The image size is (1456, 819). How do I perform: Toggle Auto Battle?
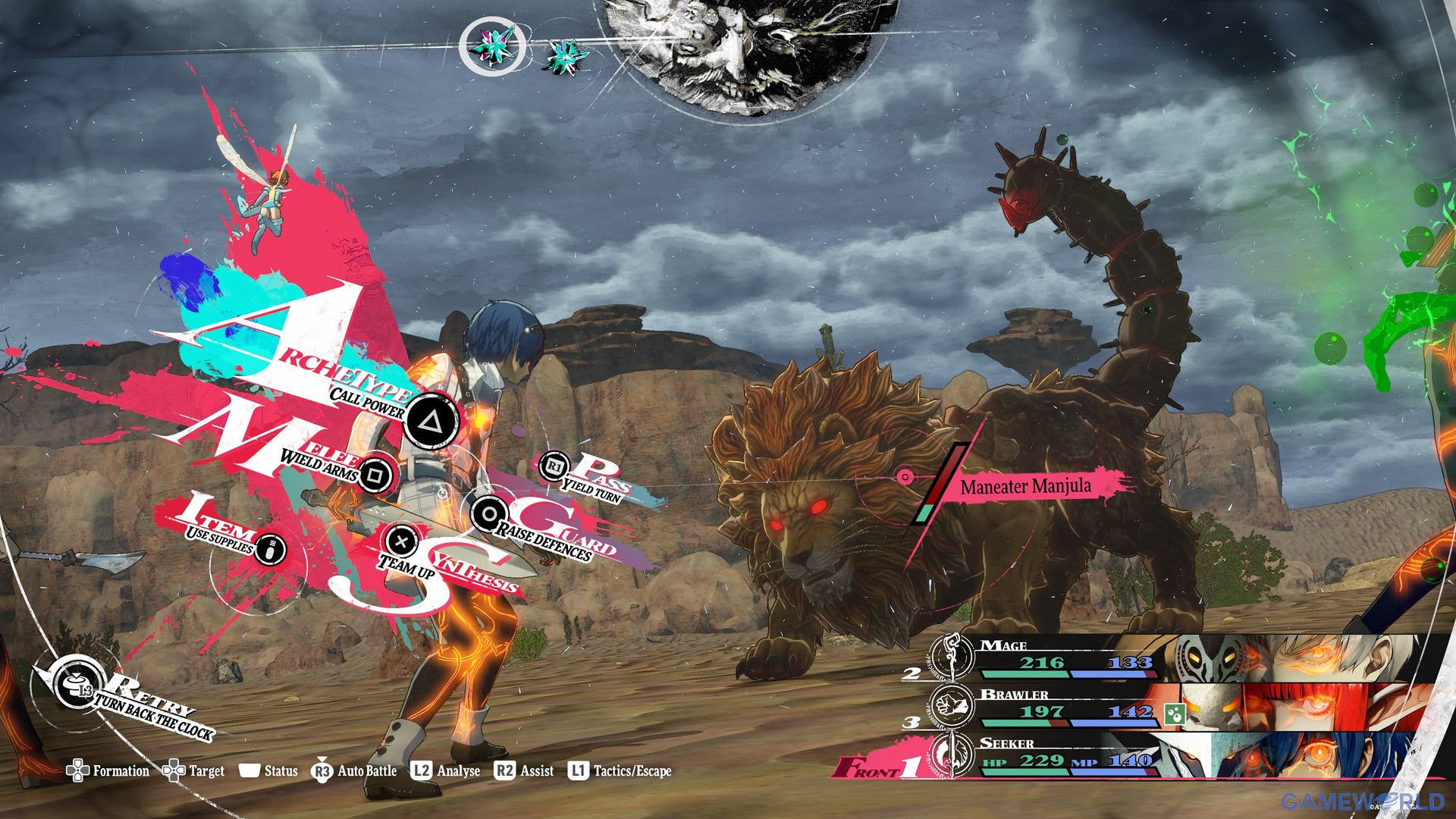click(354, 771)
